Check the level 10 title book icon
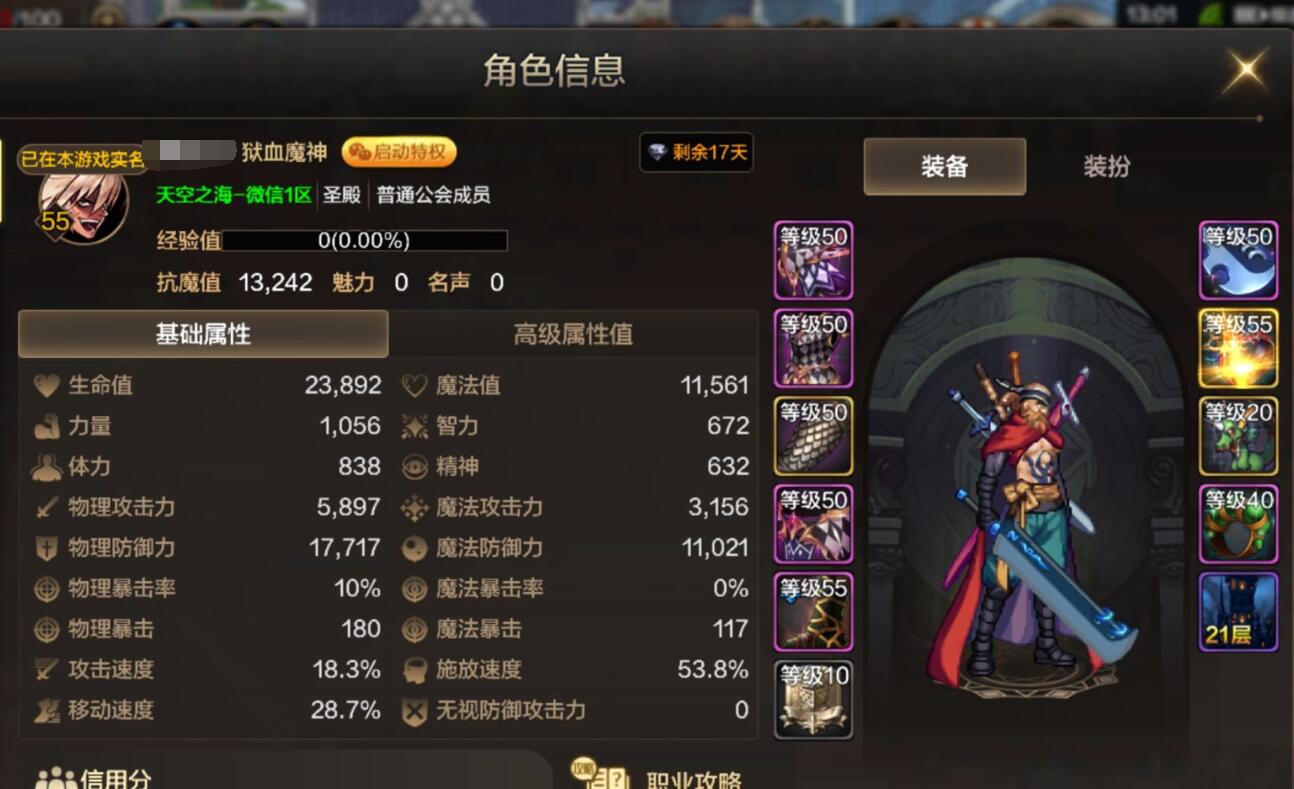This screenshot has width=1294, height=789. point(812,700)
